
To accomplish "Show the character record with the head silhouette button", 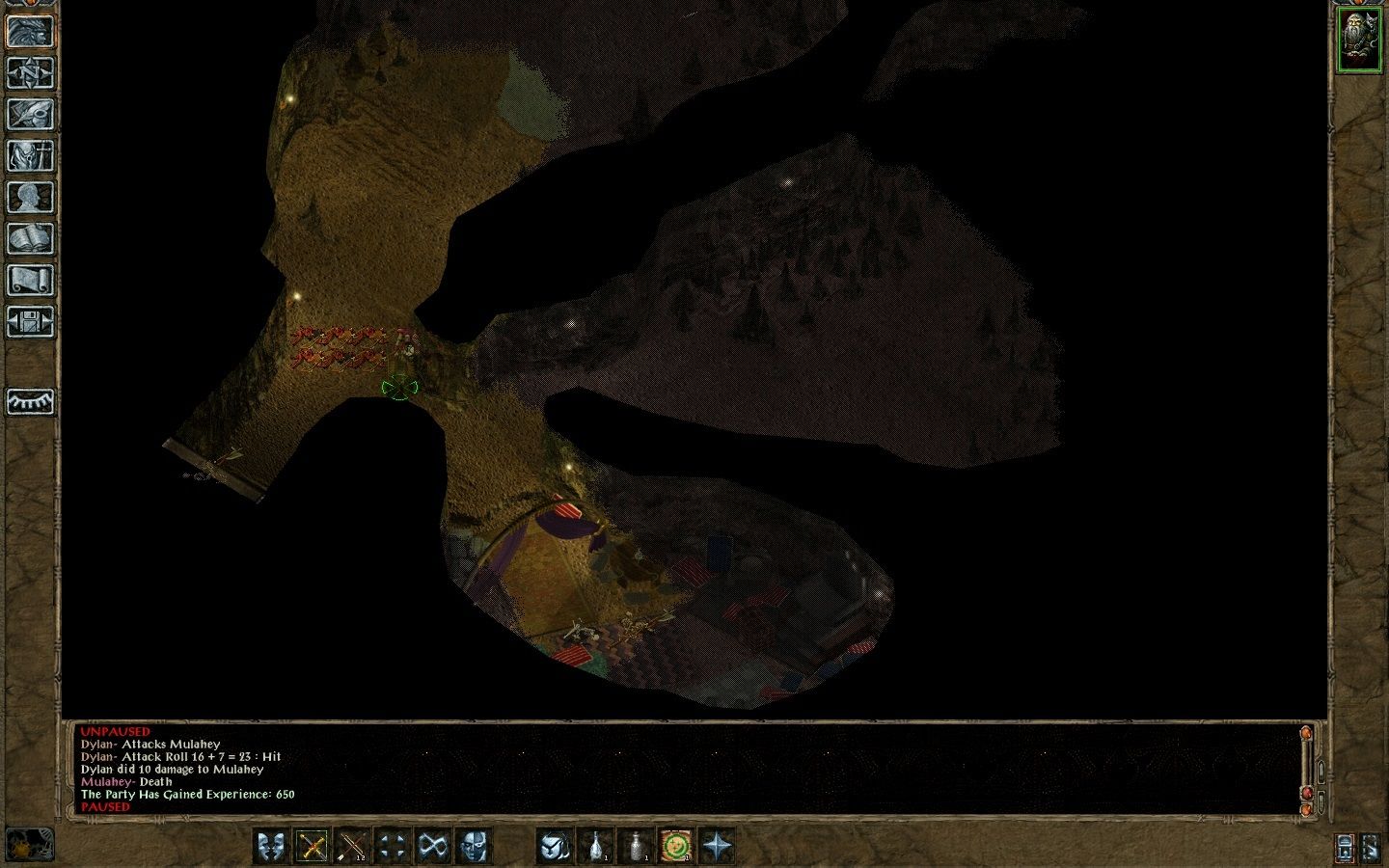I will pyautogui.click(x=30, y=197).
